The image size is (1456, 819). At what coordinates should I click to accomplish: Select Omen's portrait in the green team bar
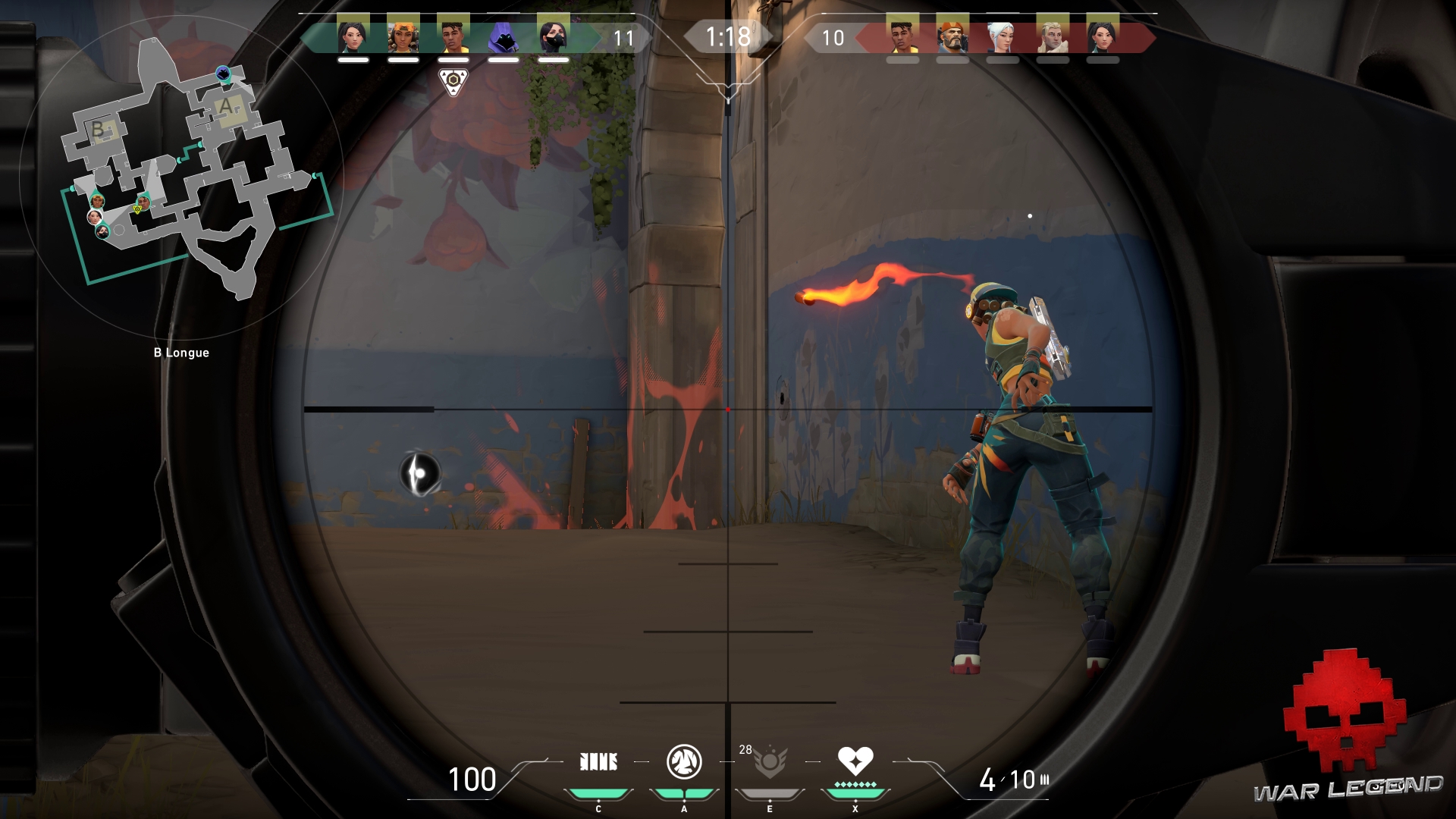click(503, 36)
